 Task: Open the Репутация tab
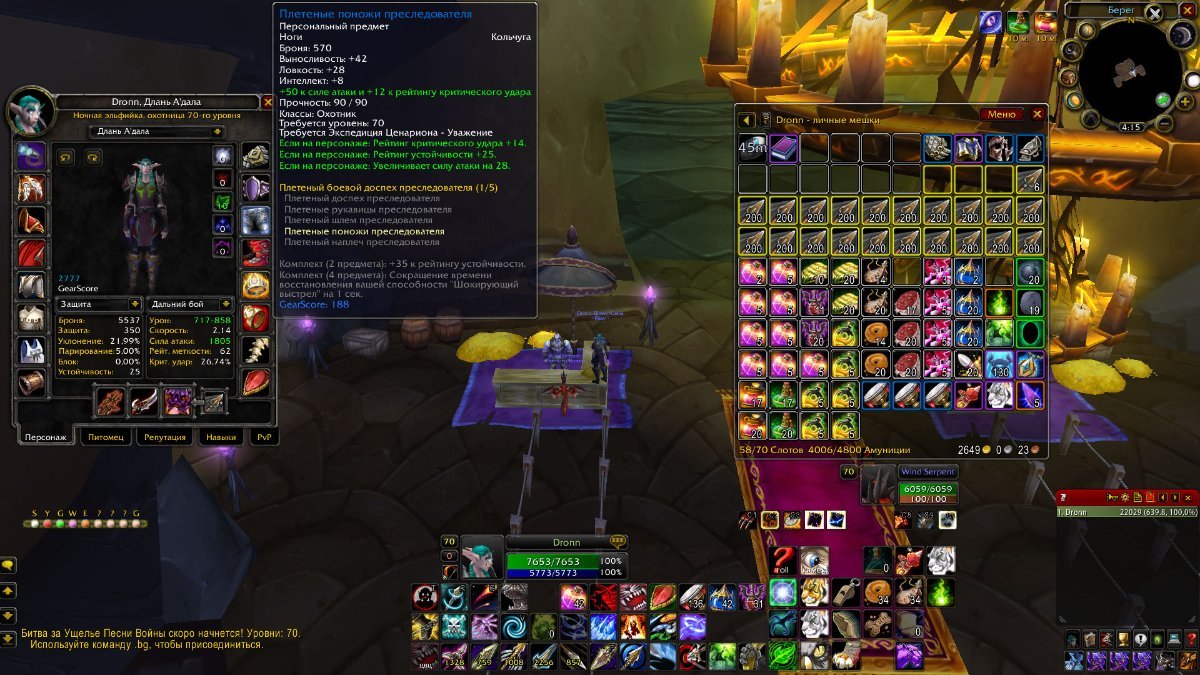[x=164, y=437]
